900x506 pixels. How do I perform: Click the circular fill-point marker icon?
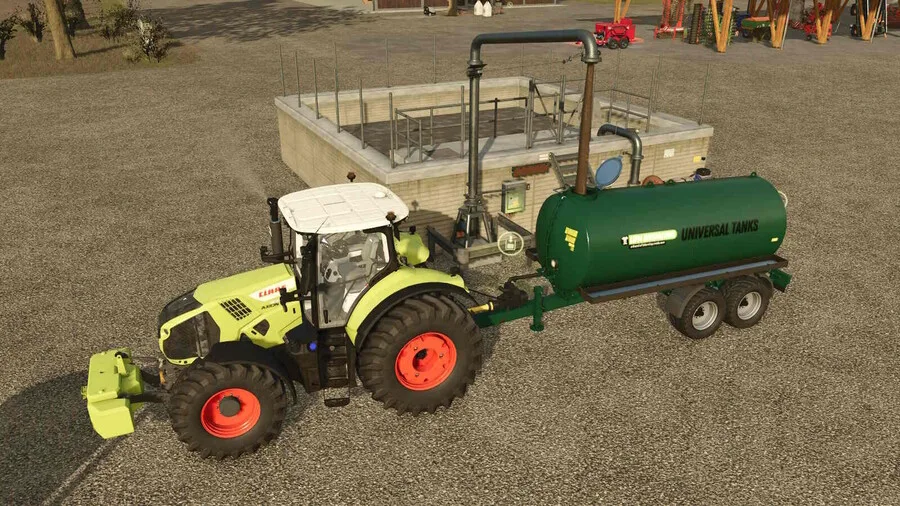[x=510, y=242]
